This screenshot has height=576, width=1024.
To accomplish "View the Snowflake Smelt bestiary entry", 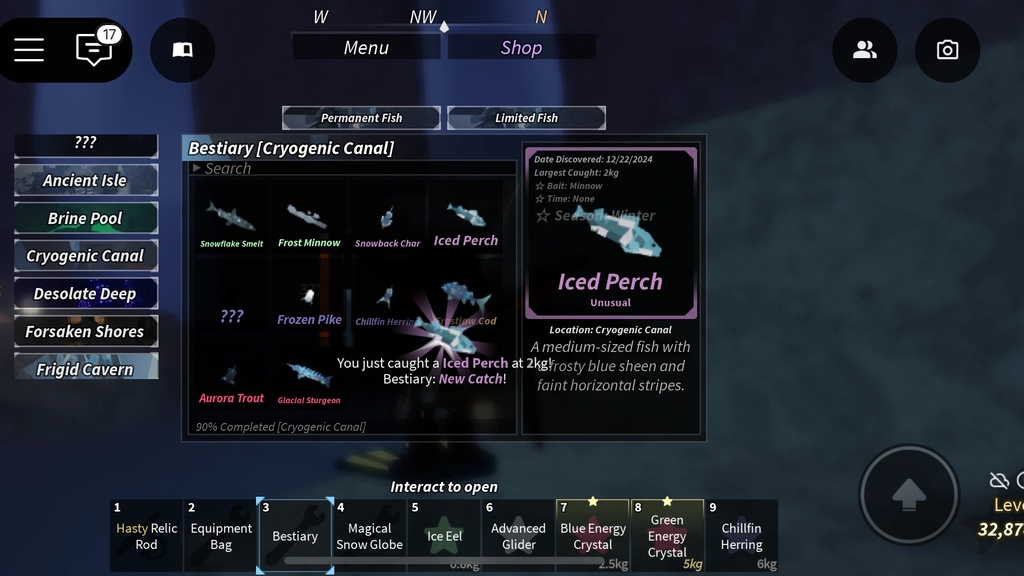I will [x=231, y=222].
